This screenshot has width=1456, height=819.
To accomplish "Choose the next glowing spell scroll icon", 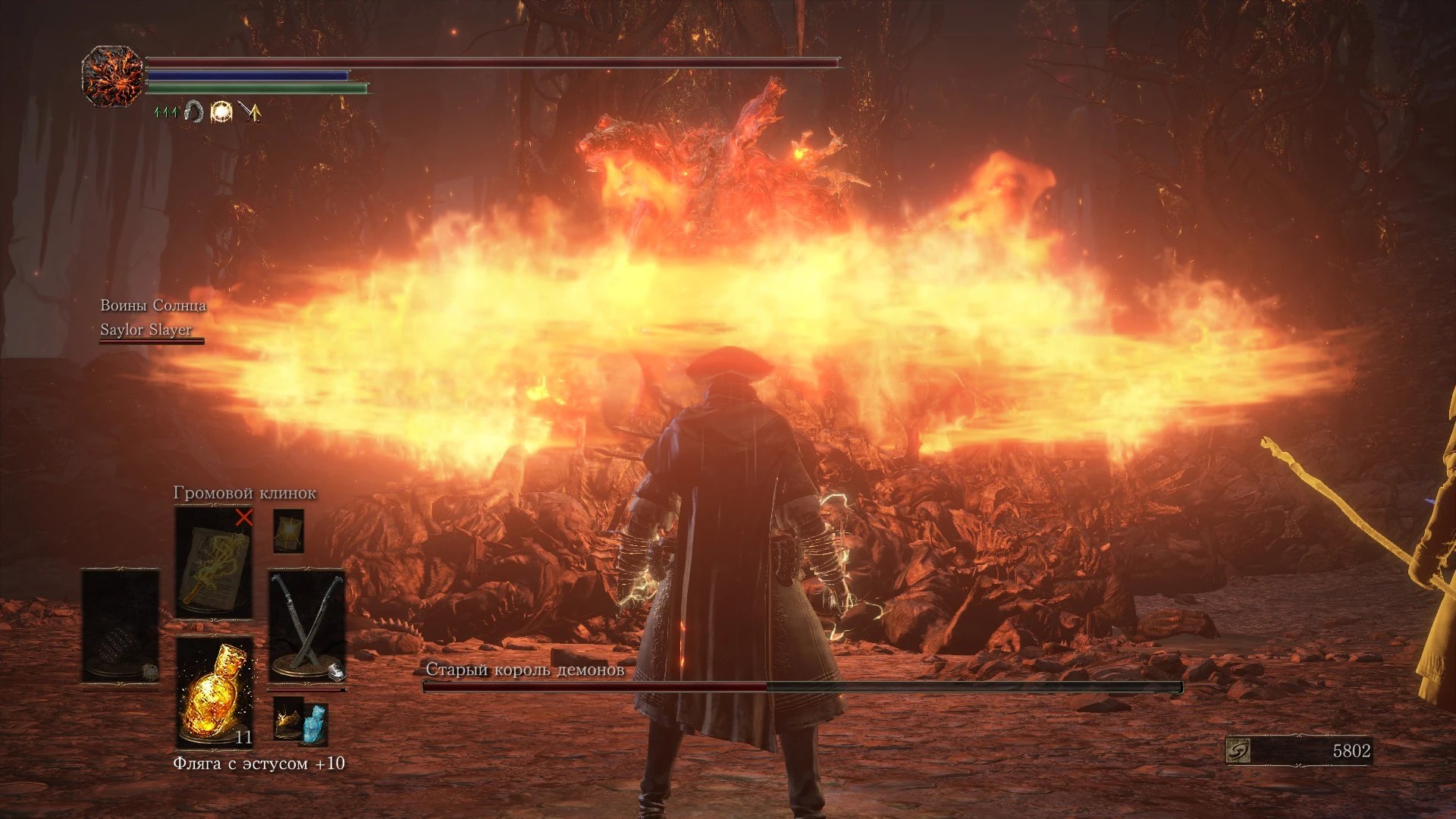I will coord(288,530).
